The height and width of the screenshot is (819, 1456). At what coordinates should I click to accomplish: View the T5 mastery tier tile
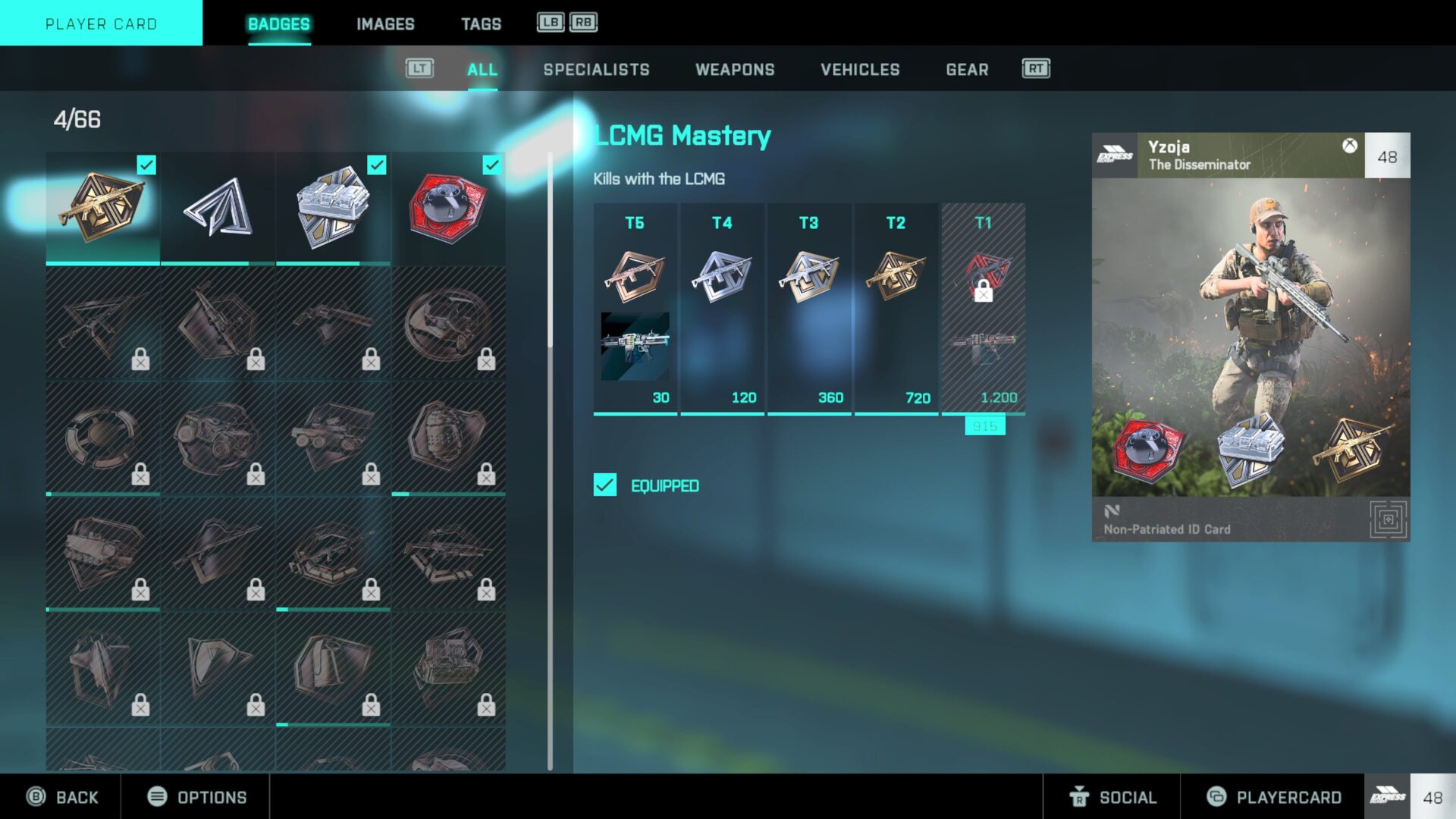(x=635, y=307)
